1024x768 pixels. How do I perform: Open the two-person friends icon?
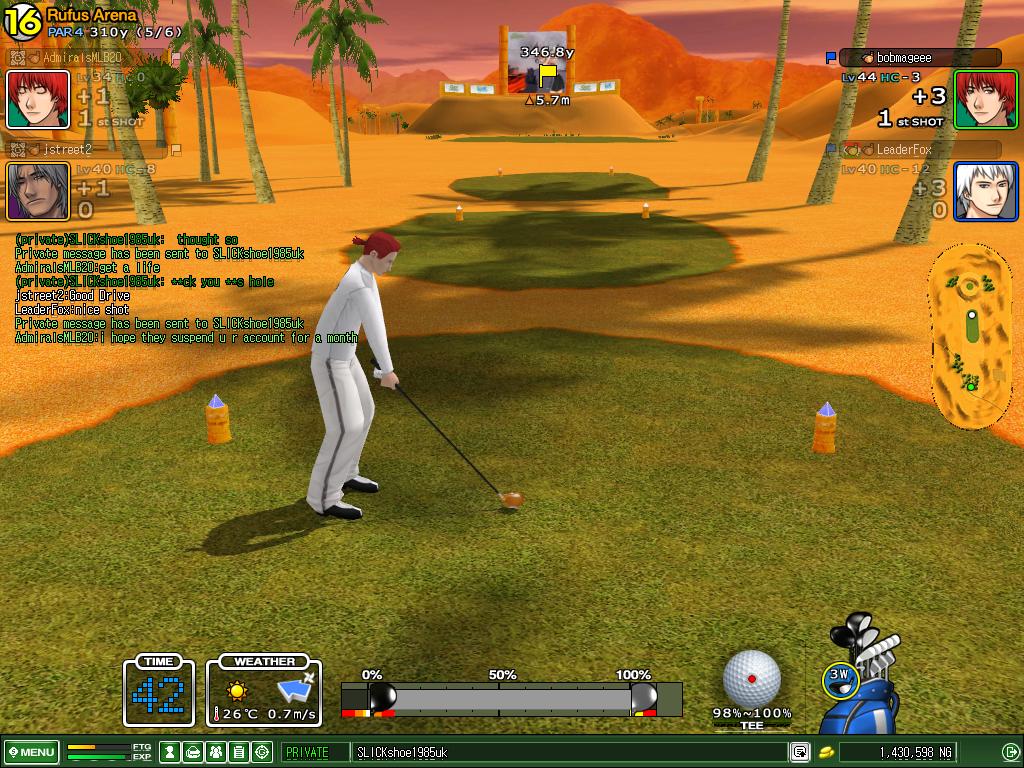216,752
